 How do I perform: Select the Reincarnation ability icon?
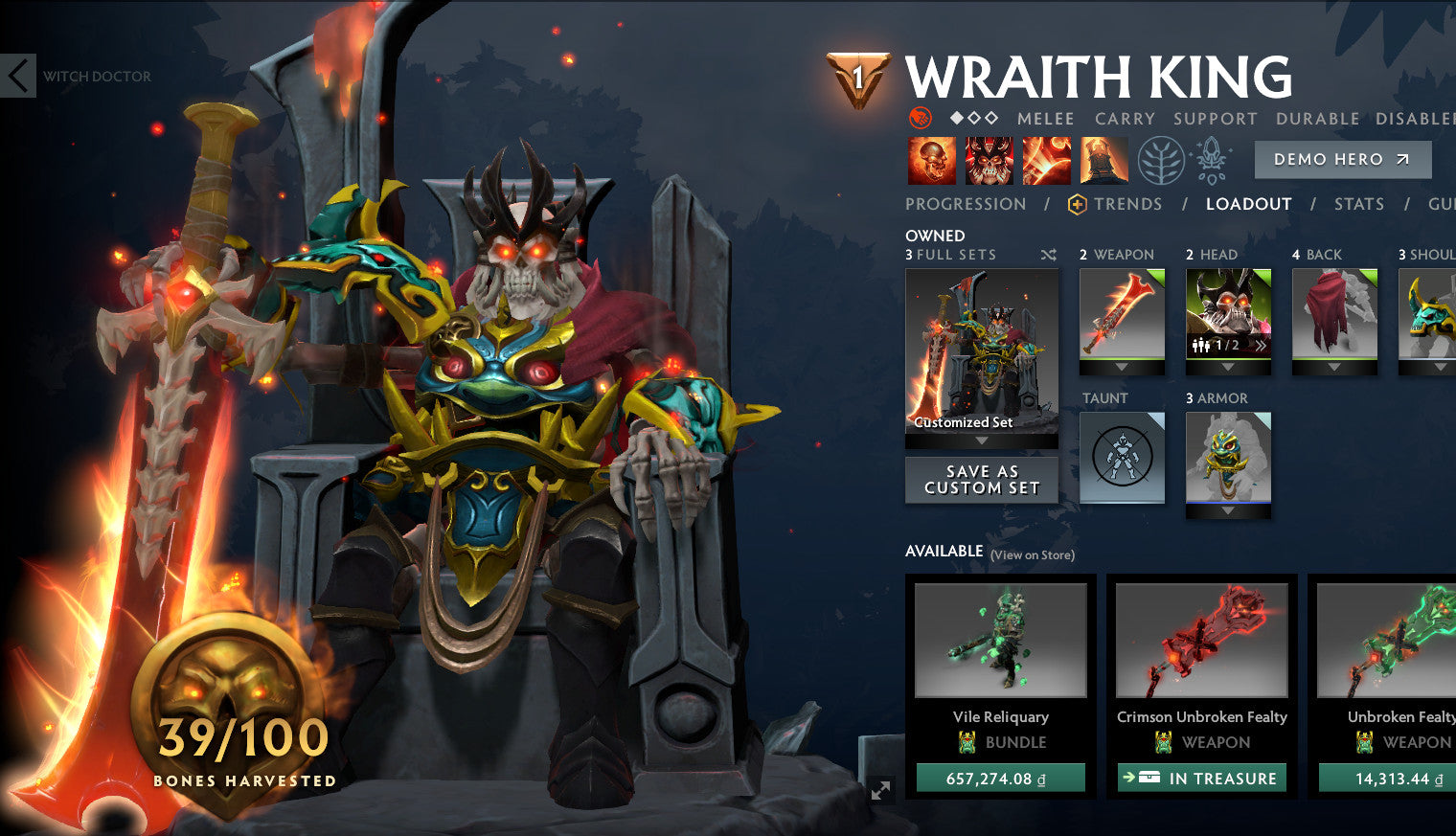(x=1103, y=160)
